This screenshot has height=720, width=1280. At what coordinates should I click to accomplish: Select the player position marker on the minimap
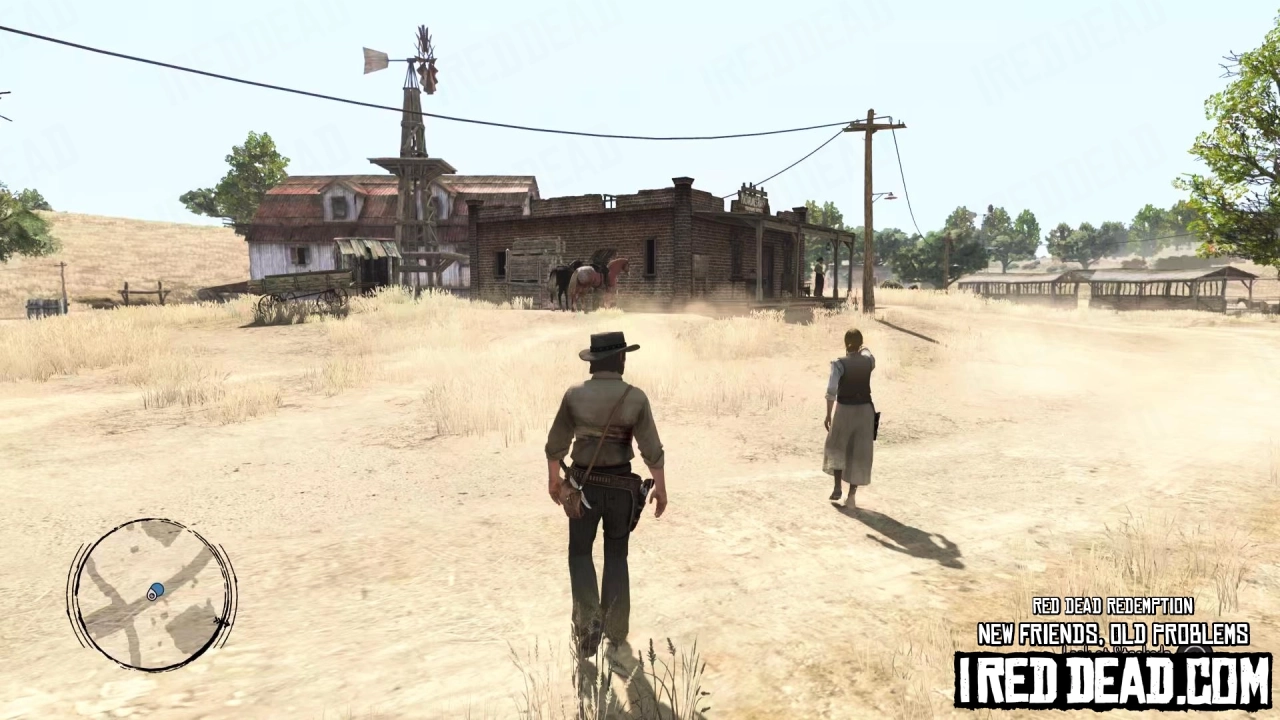(151, 595)
